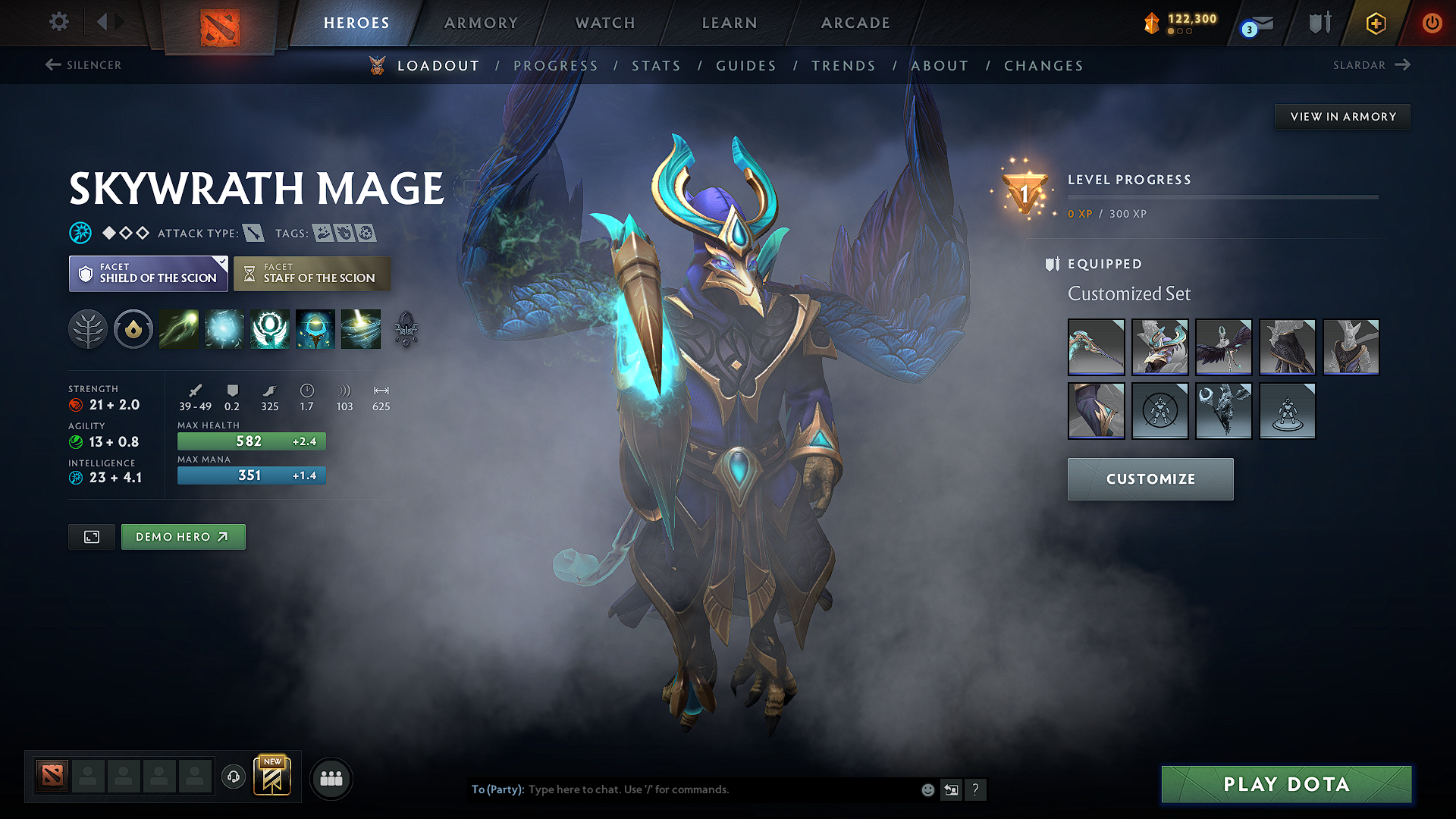Inspect the Mystic Flare ultimate icon

point(360,329)
